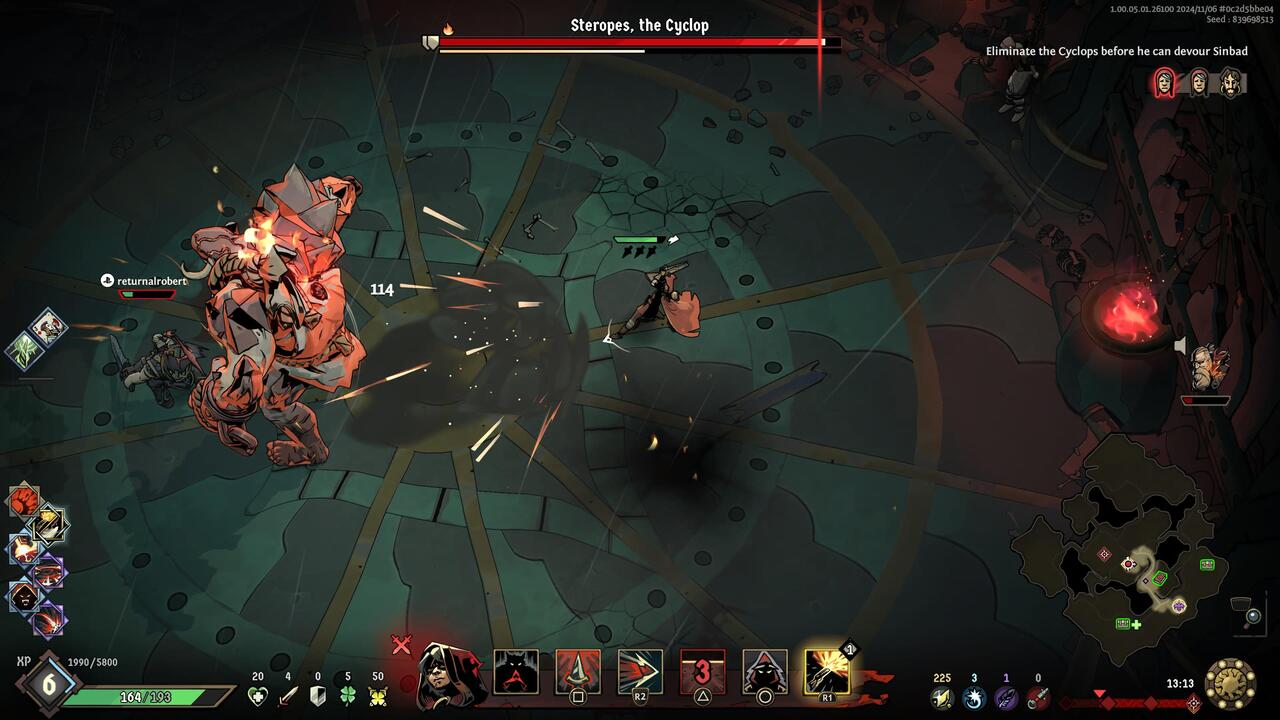Select the 'Eliminate the Cyclops' objective text

click(1116, 51)
